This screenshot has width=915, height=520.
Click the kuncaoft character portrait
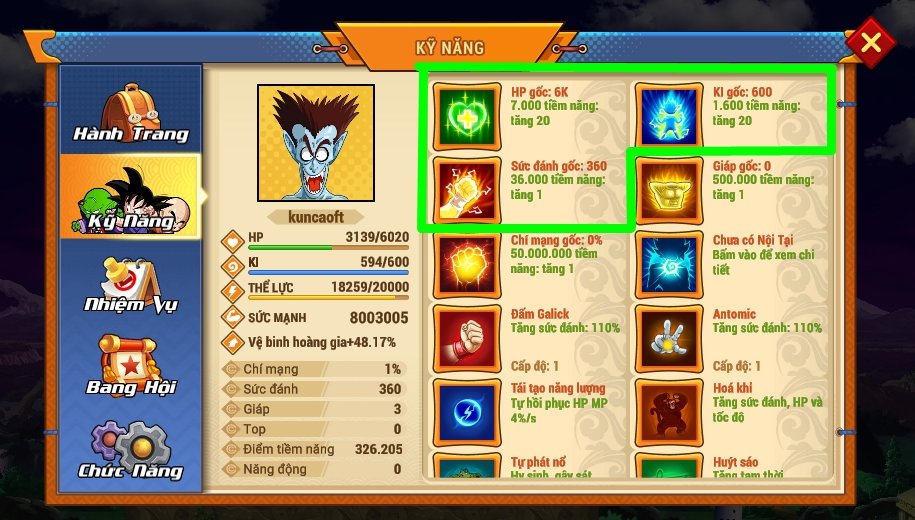click(x=316, y=143)
